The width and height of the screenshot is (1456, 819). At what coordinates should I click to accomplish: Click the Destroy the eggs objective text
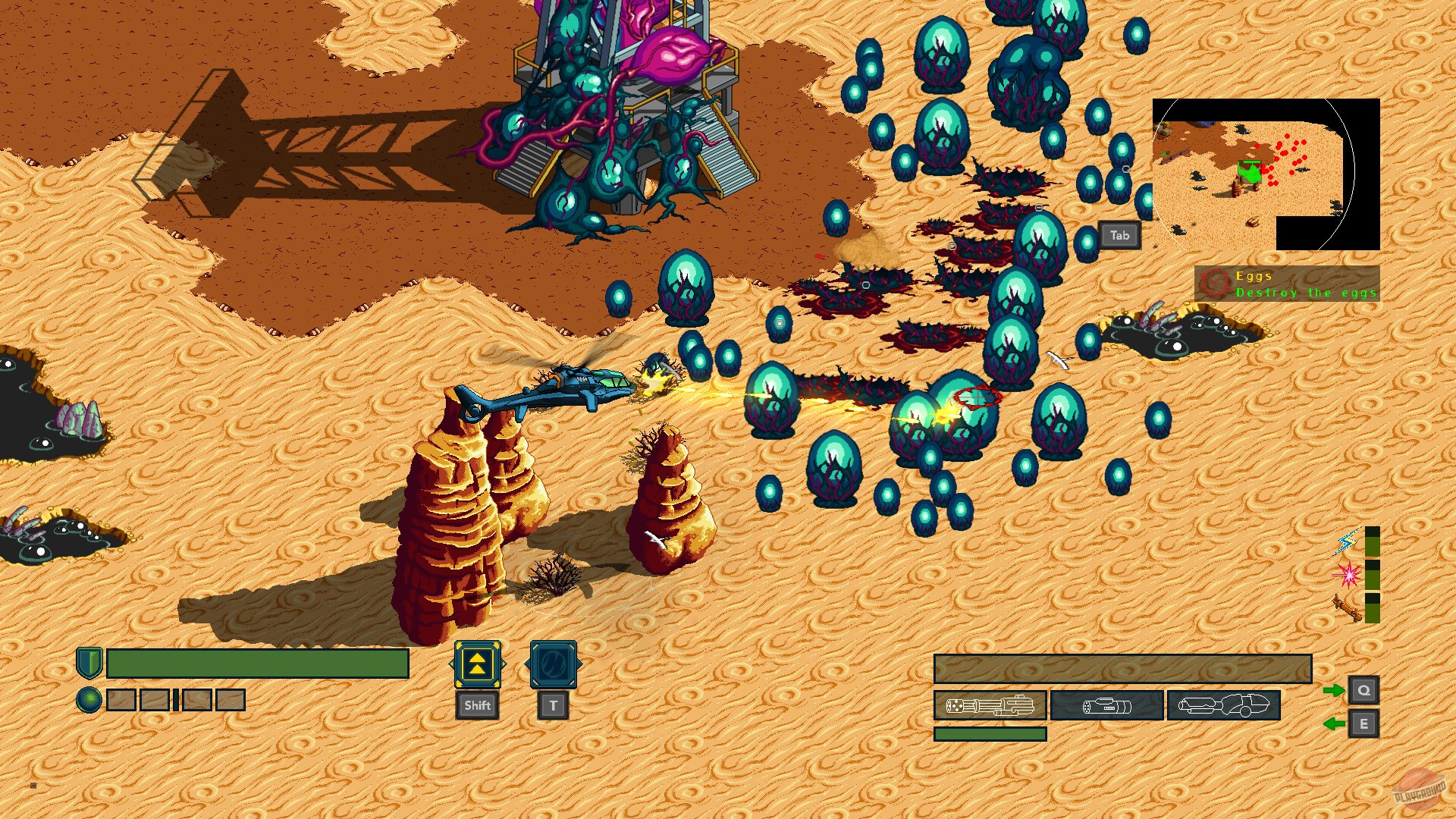coord(1306,292)
